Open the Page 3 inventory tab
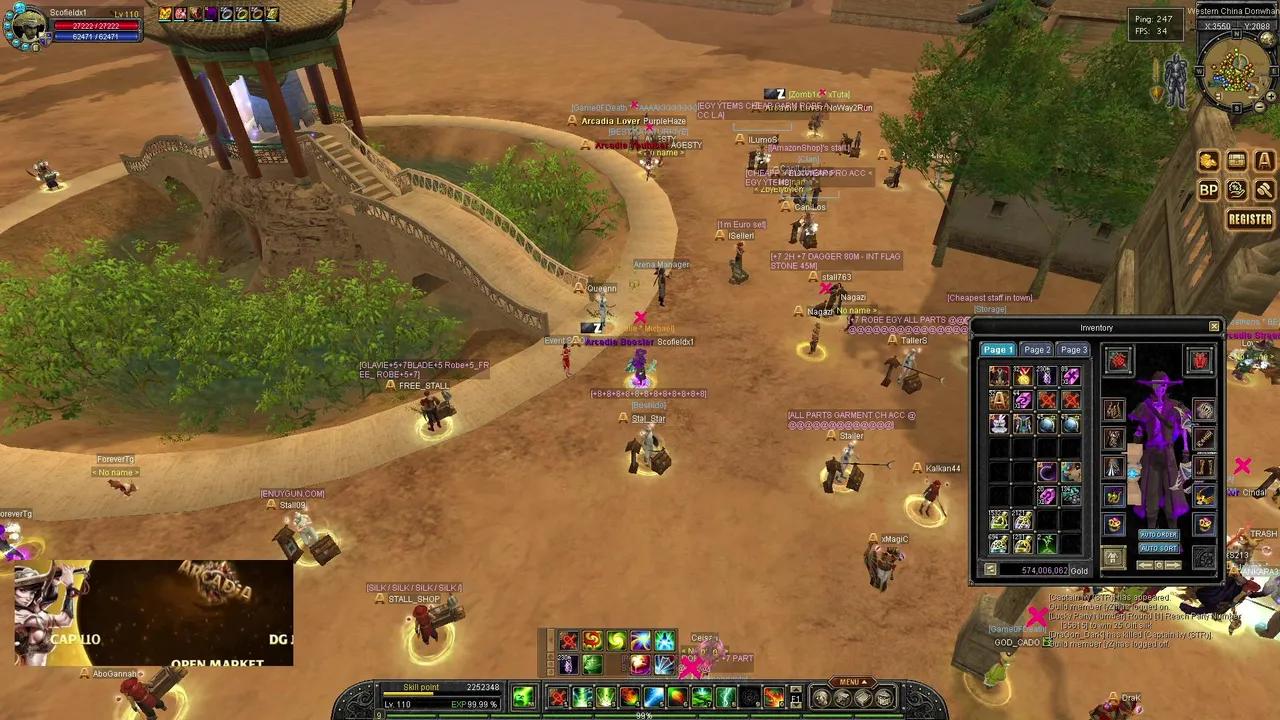1280x720 pixels. pyautogui.click(x=1072, y=350)
